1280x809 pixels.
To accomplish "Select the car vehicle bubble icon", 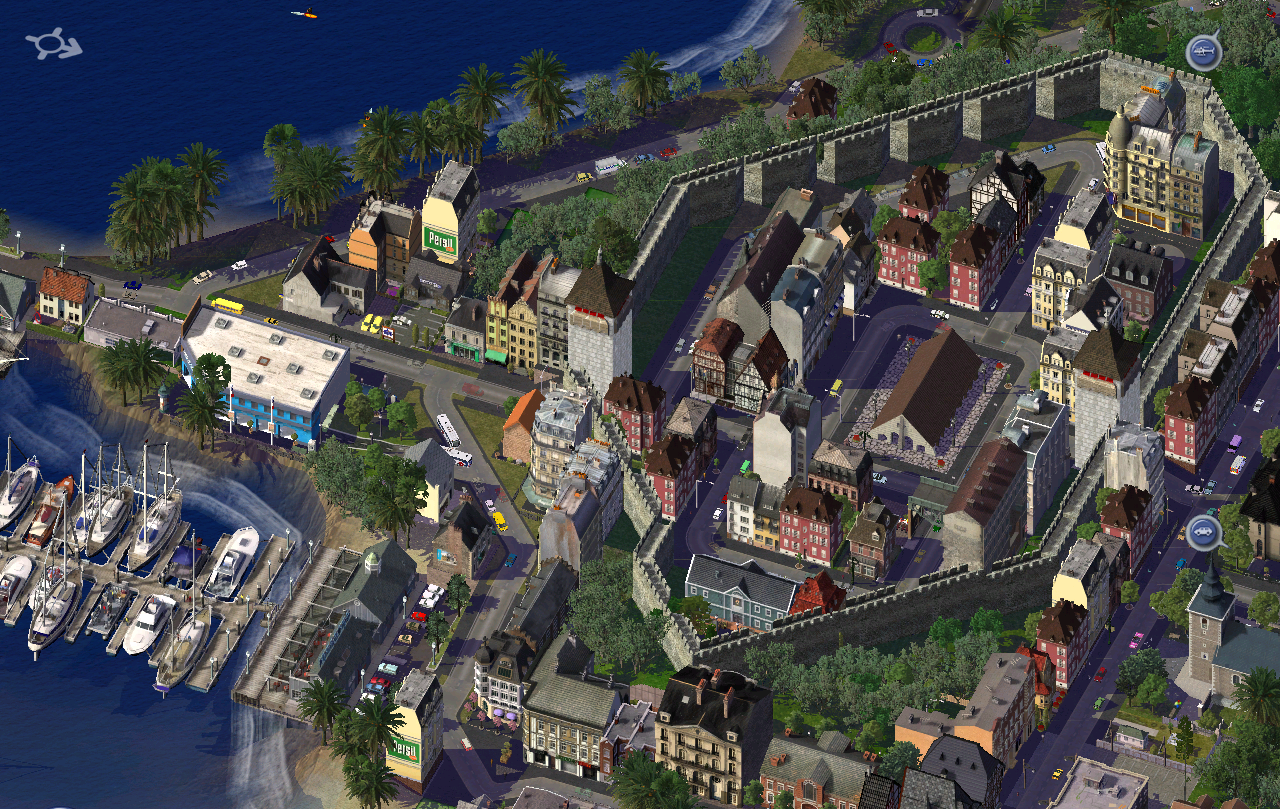I will tap(1203, 532).
